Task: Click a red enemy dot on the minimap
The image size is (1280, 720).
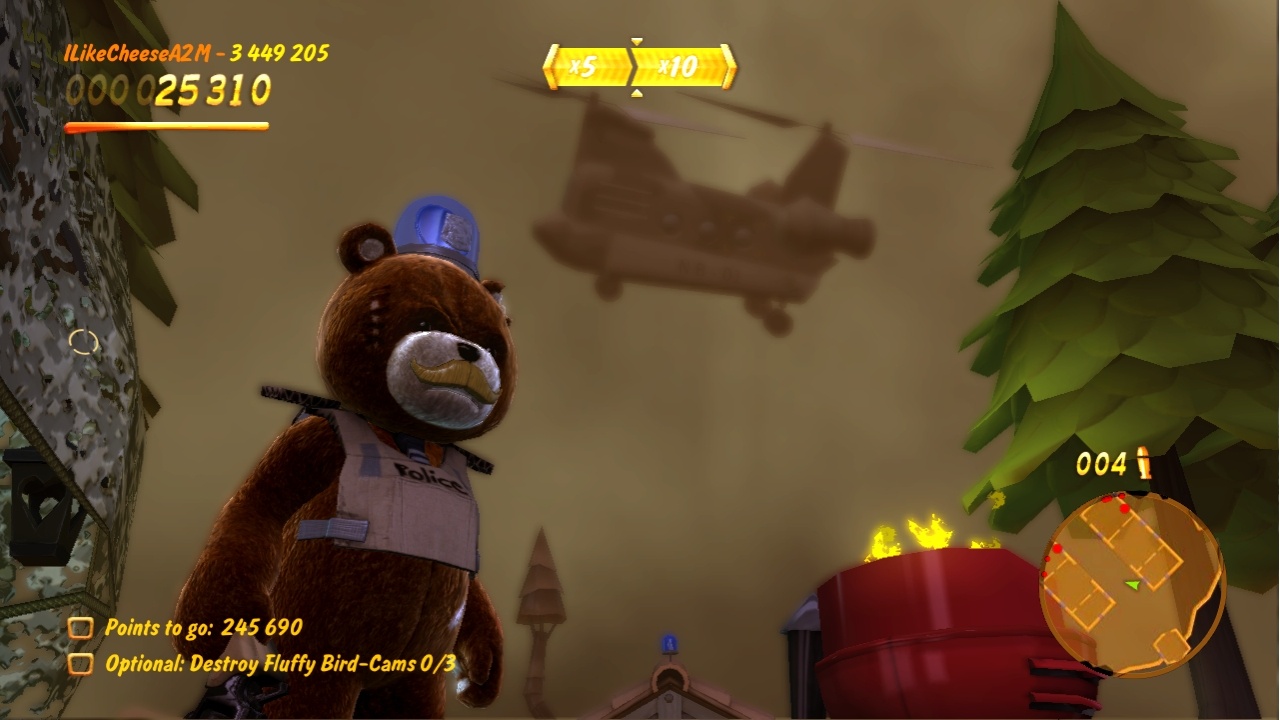Action: (x=1124, y=510)
